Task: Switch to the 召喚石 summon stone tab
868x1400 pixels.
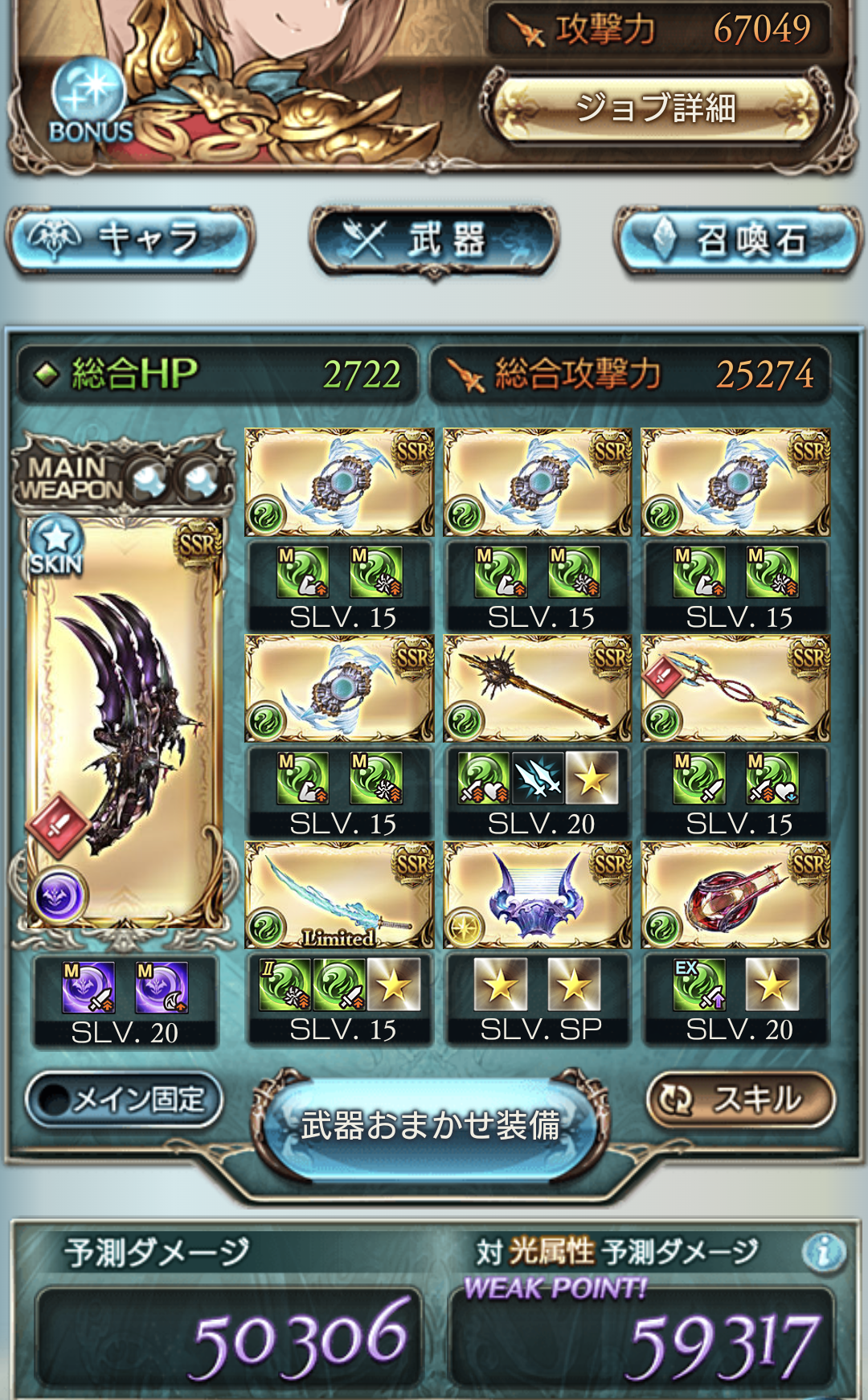Action: (736, 240)
